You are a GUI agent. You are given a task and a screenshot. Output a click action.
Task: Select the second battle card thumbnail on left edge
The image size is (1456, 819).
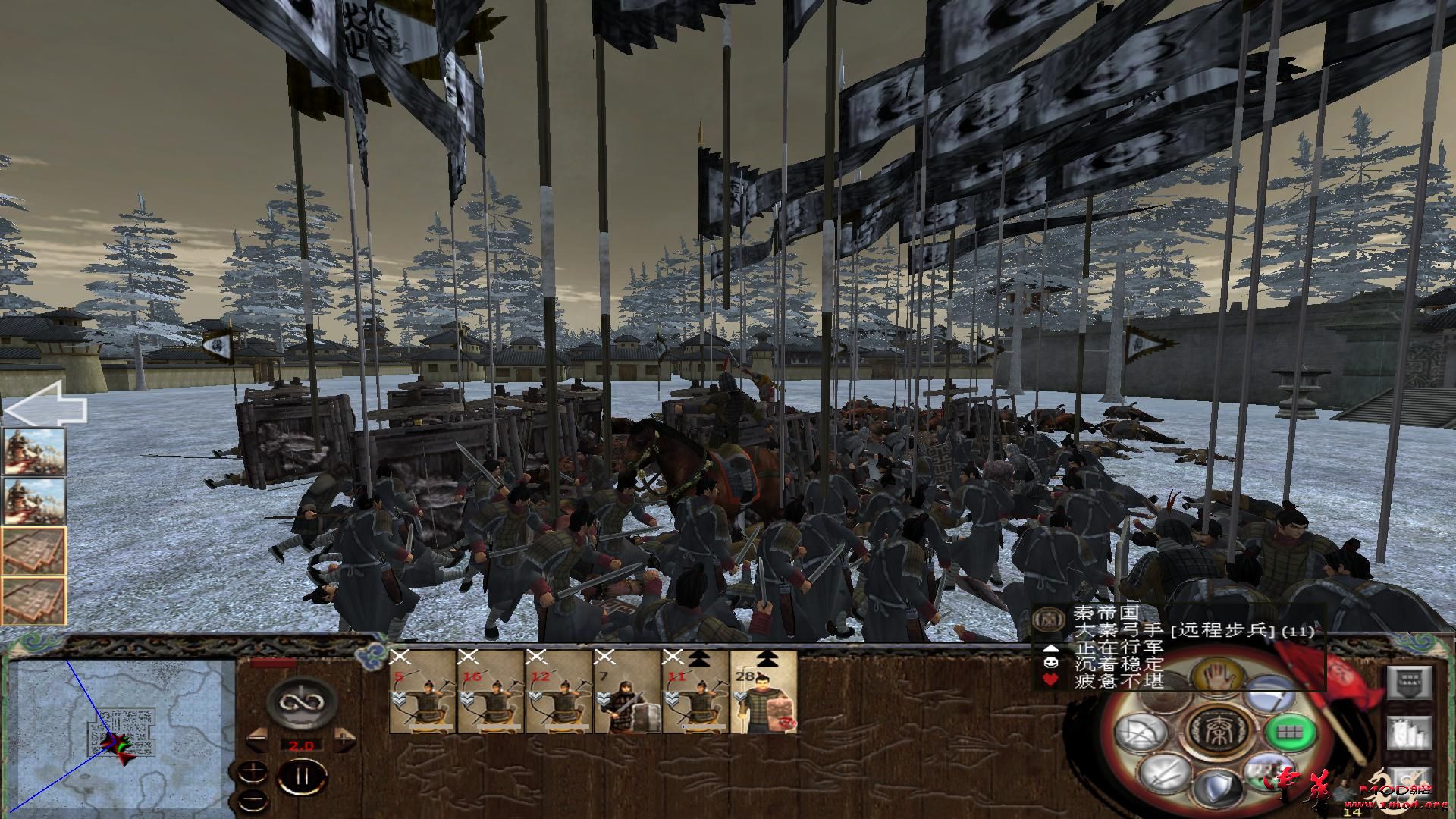34,502
